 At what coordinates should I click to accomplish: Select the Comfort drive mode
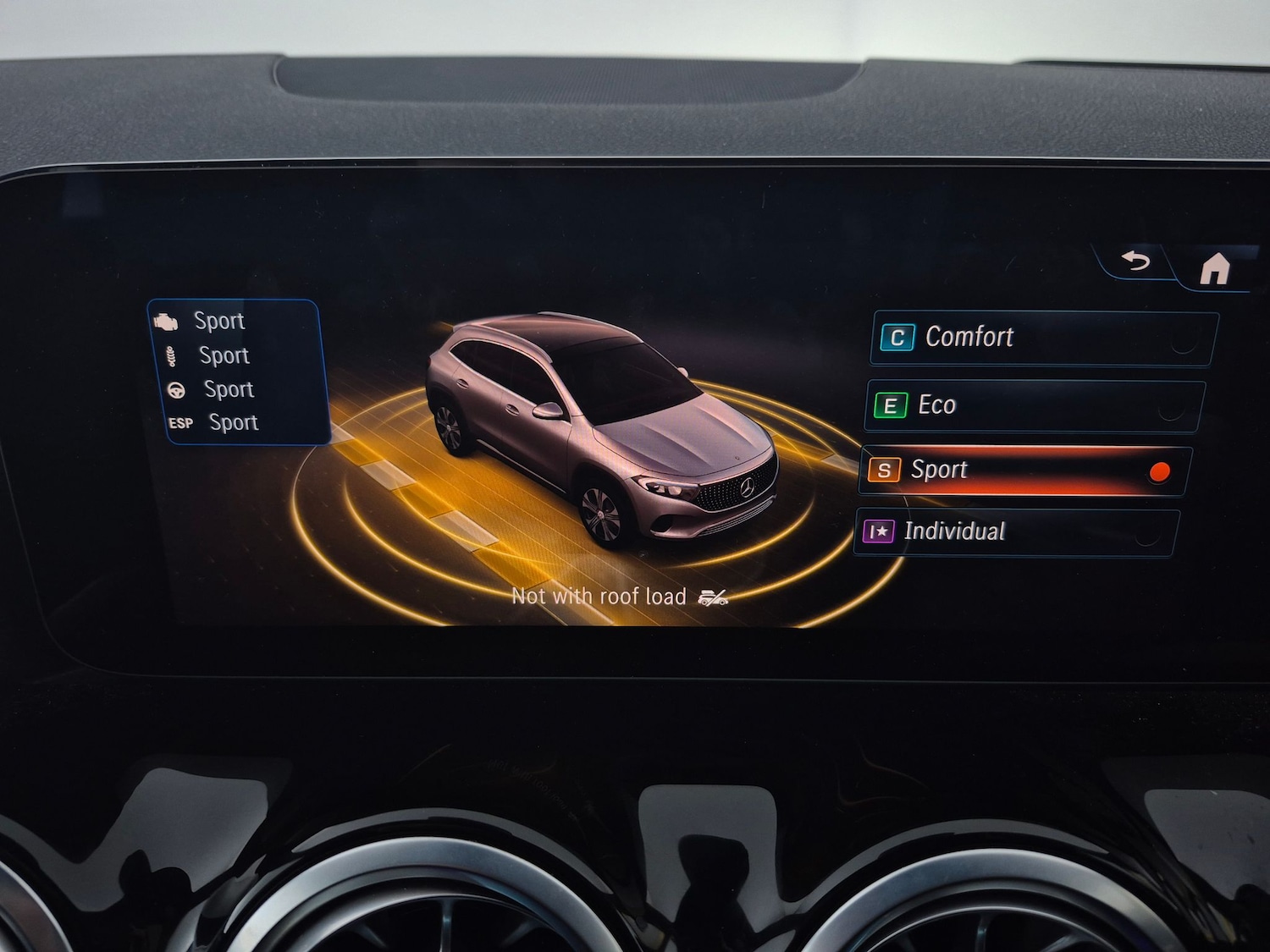(1041, 338)
